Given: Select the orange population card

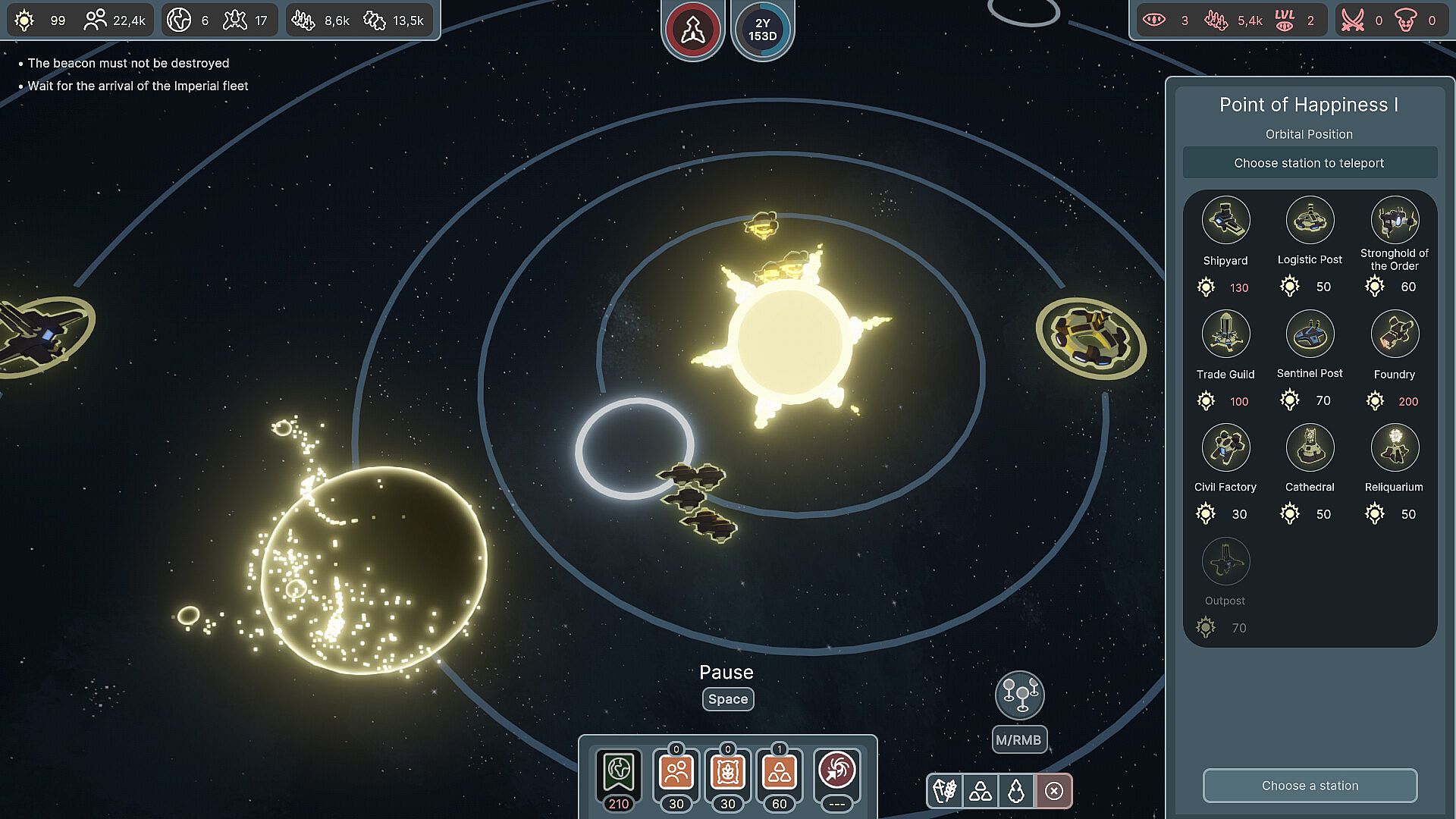Looking at the screenshot, I should [x=676, y=773].
